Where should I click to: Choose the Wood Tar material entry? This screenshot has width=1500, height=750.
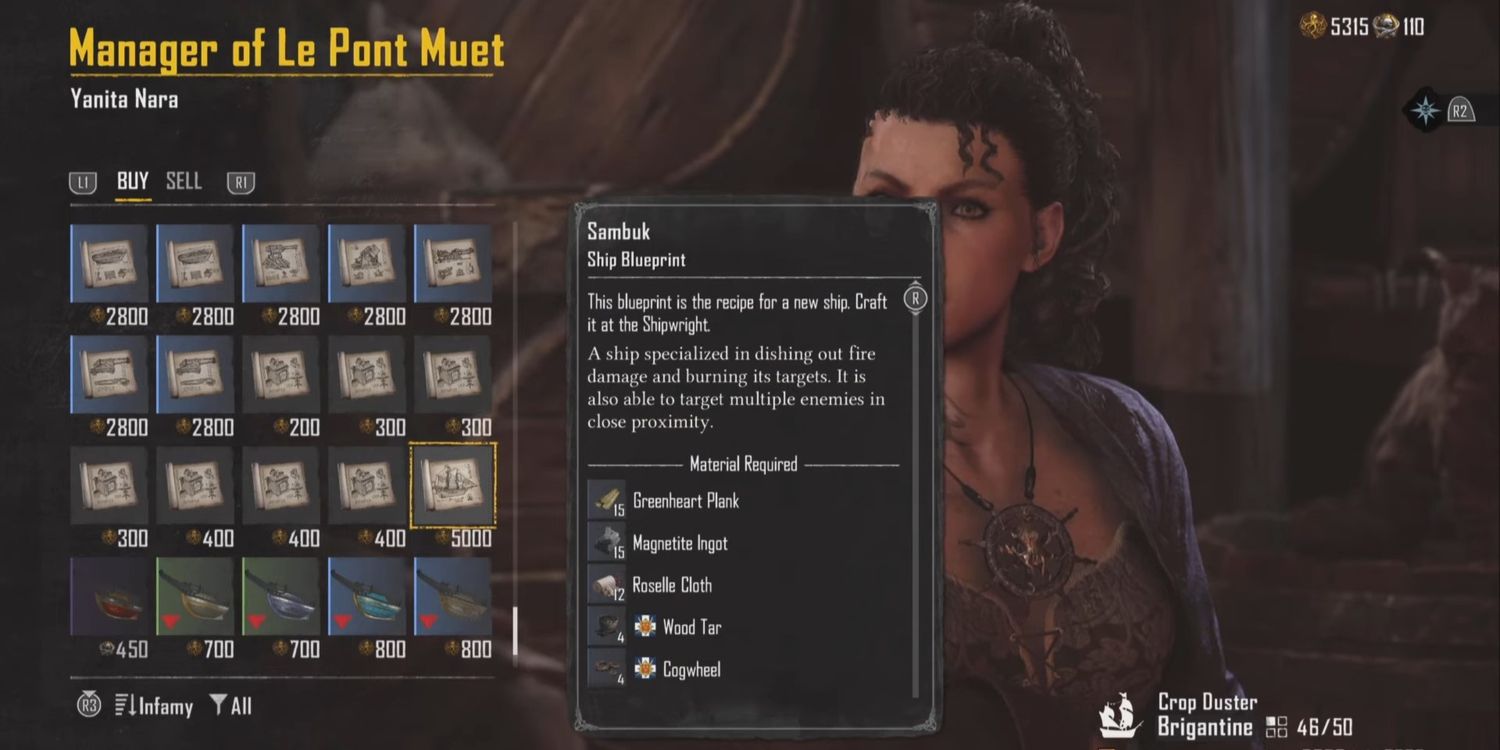click(690, 628)
